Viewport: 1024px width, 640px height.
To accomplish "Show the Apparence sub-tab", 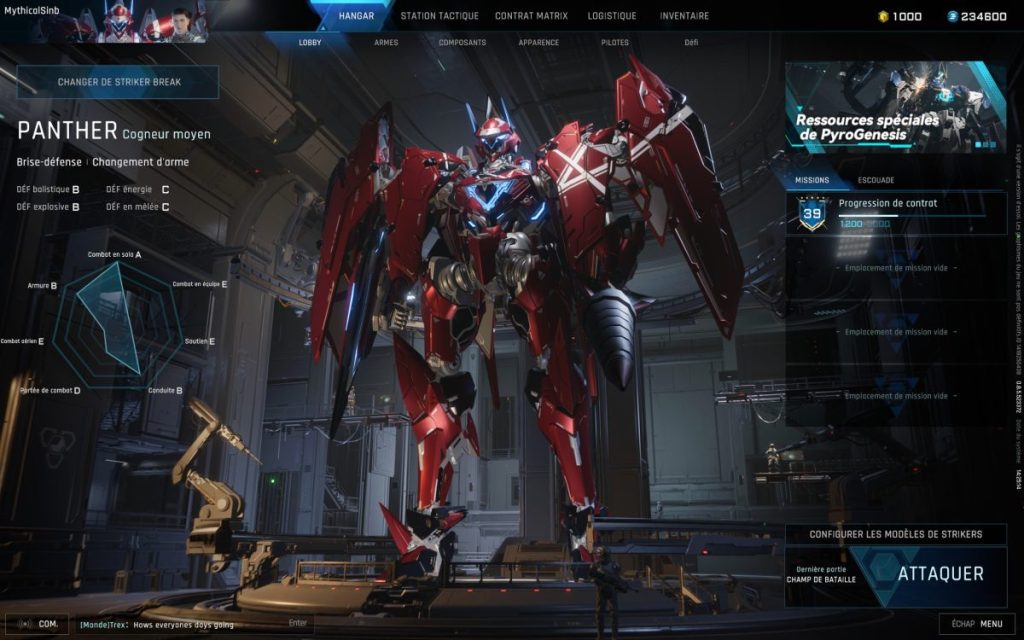I will [538, 43].
